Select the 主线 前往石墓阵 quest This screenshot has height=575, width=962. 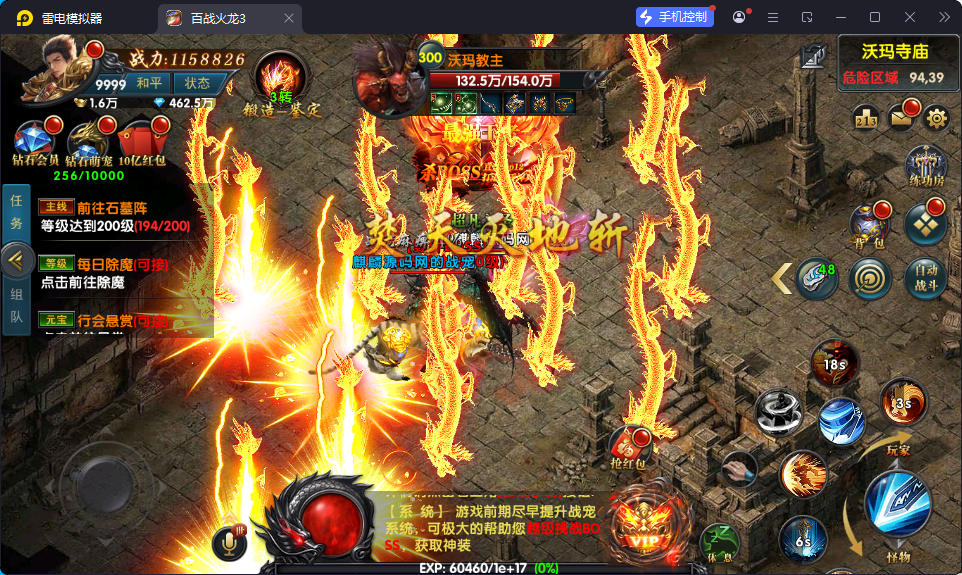pyautogui.click(x=118, y=217)
